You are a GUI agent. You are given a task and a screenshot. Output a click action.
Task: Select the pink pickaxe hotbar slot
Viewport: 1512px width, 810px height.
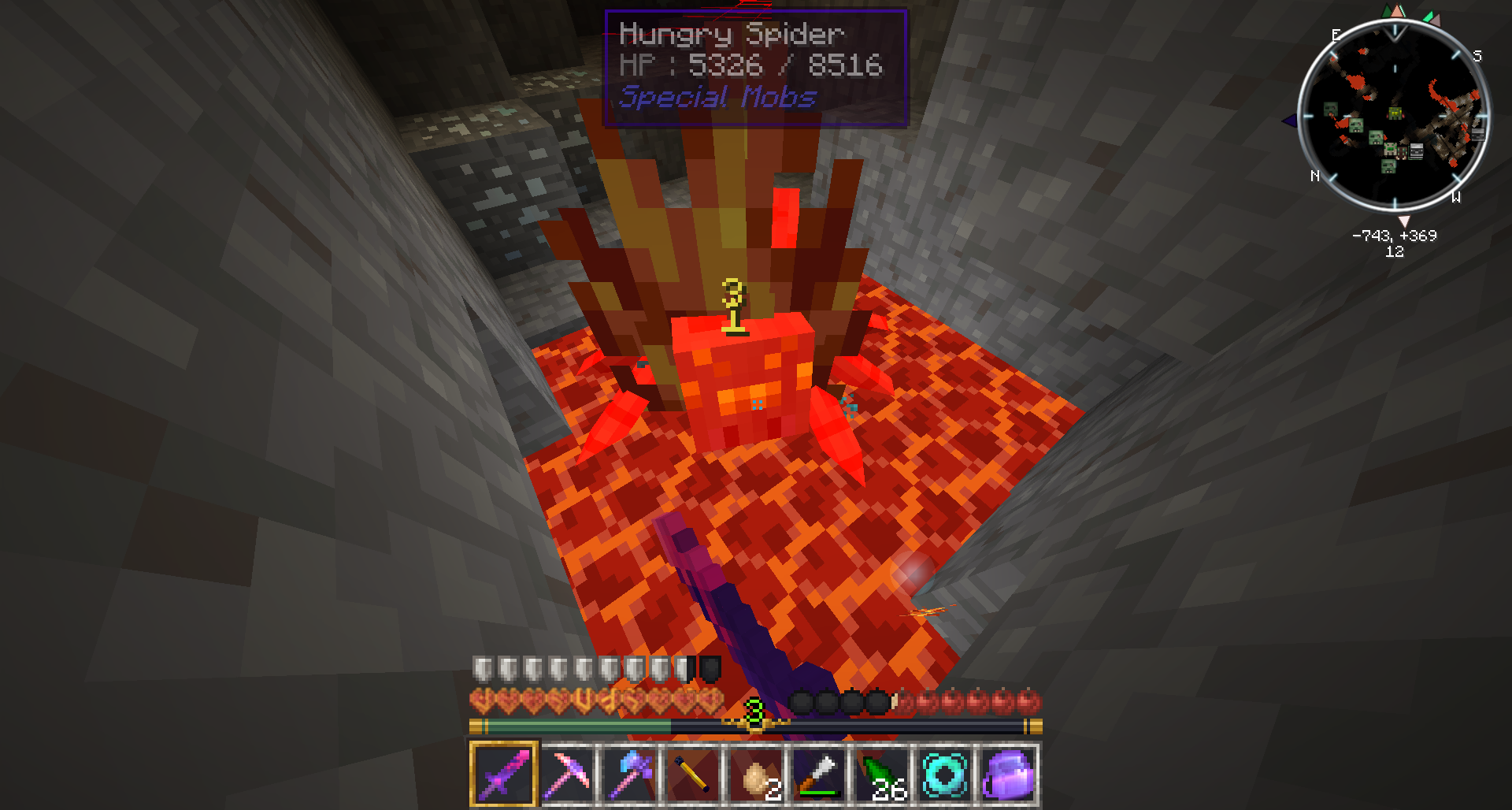[567, 773]
